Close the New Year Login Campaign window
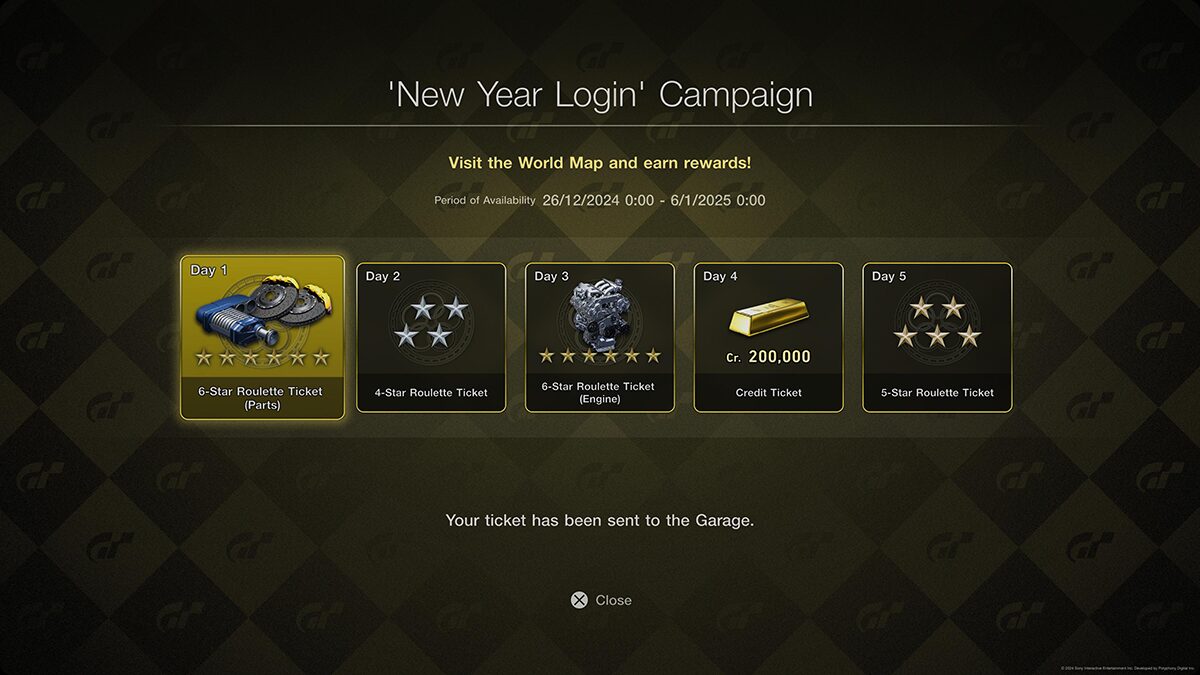The height and width of the screenshot is (675, 1200). [601, 600]
